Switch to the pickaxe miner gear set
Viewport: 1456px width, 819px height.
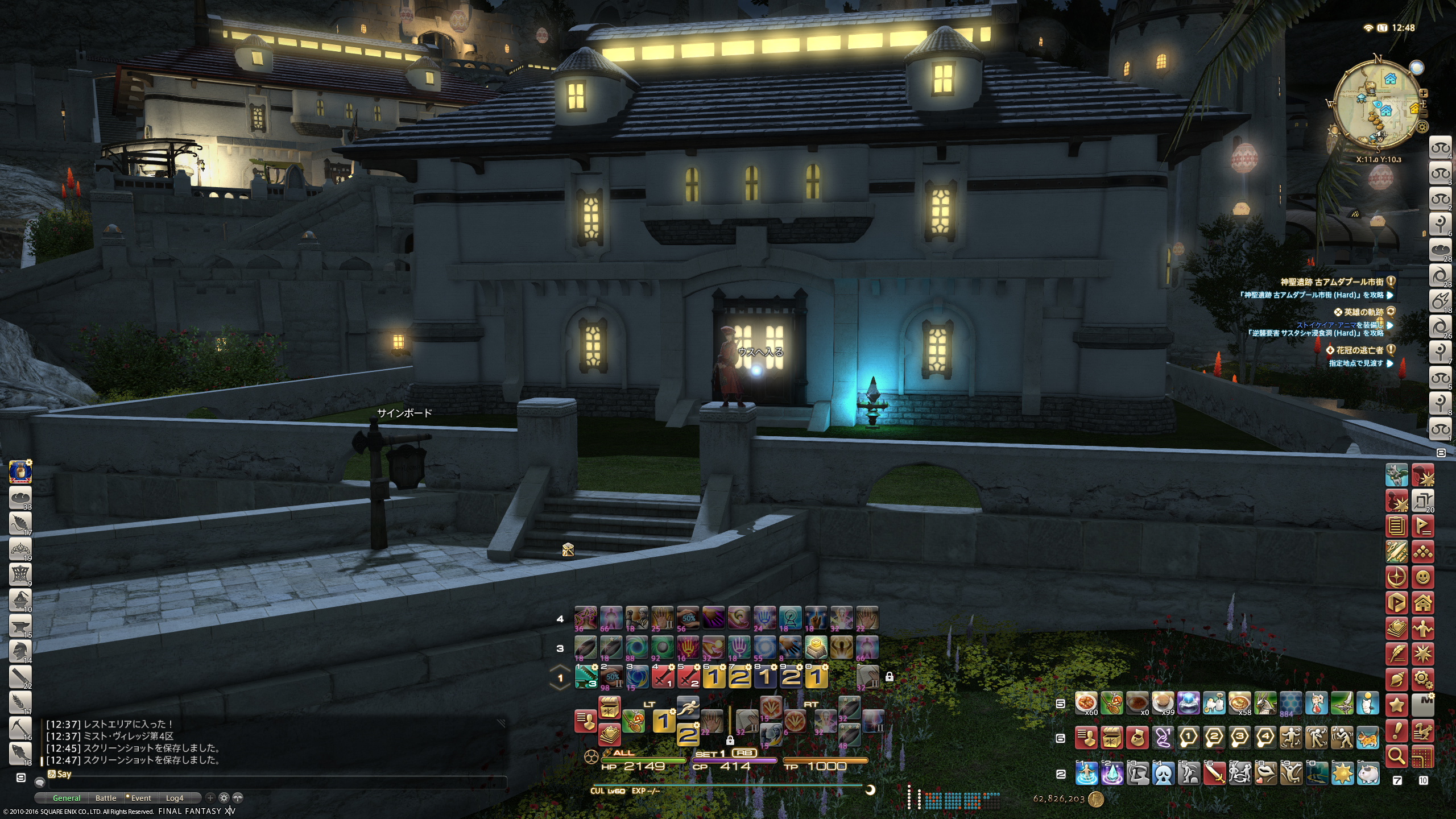(20, 728)
